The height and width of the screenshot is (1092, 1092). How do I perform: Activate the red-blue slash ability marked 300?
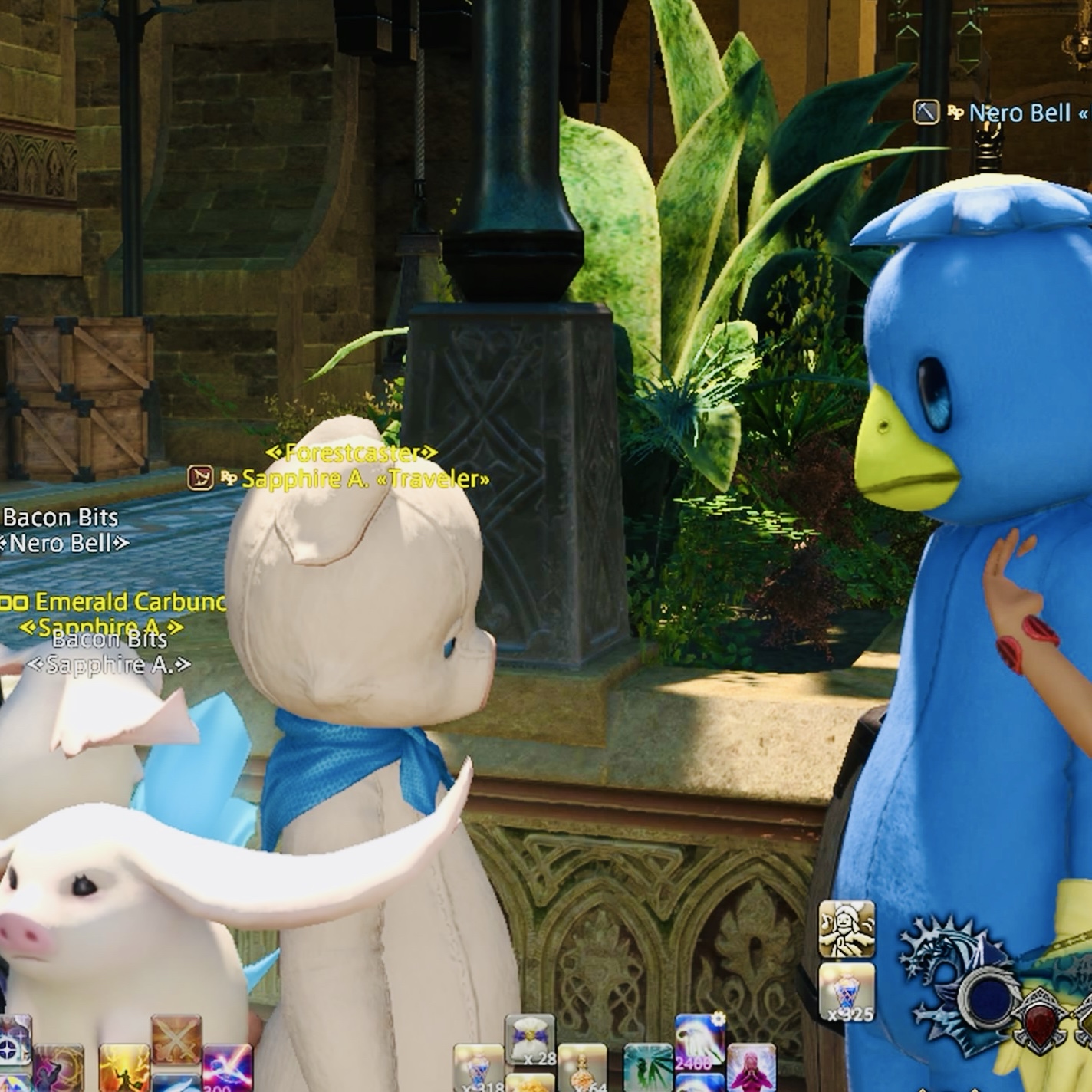click(227, 1068)
